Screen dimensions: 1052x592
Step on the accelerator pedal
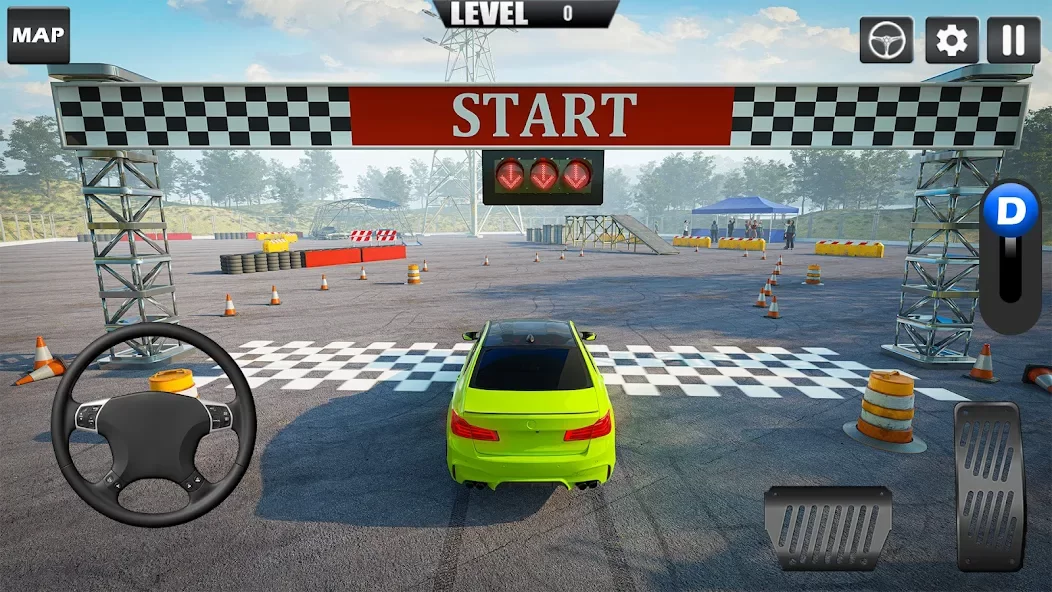click(990, 486)
